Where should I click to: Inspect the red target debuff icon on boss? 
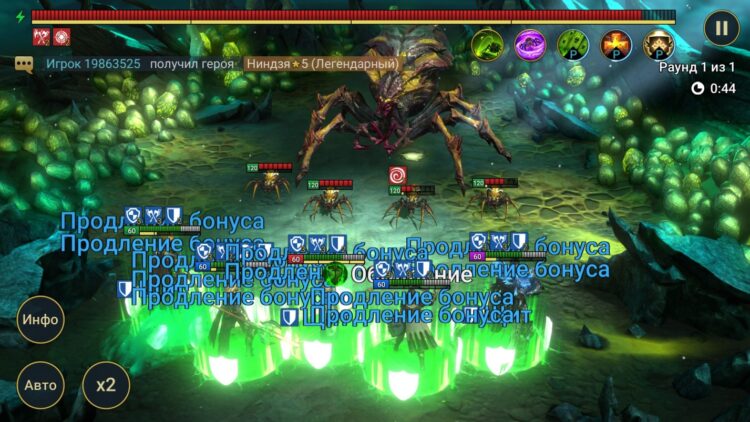(61, 37)
